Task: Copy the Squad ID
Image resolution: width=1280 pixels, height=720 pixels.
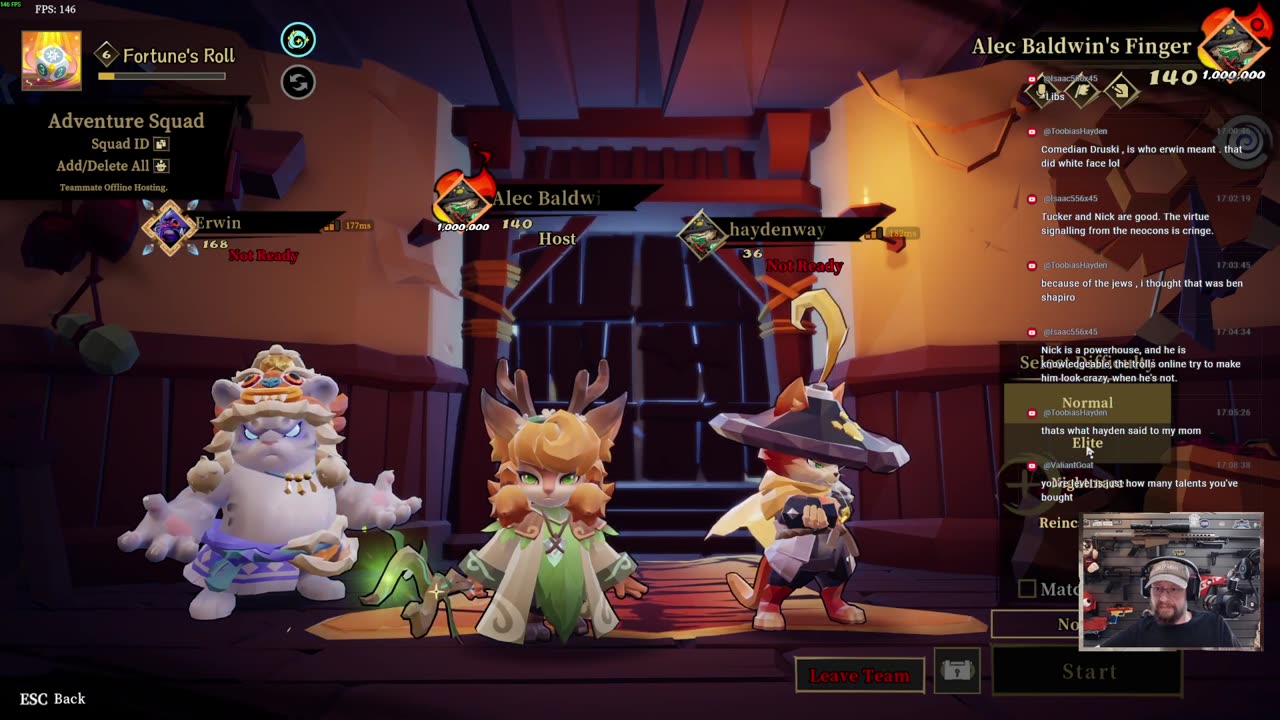Action: 161,144
